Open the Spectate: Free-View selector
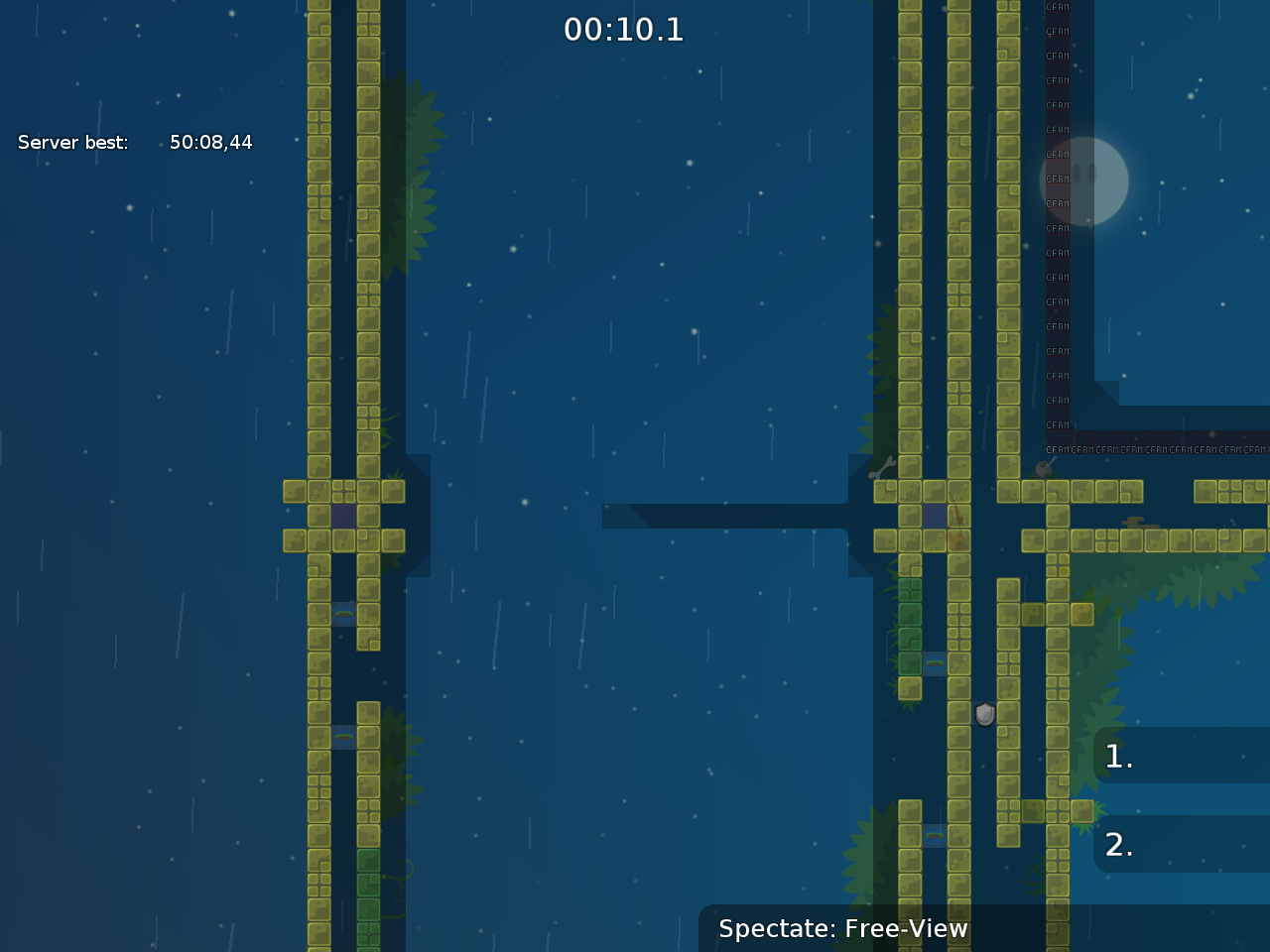1270x952 pixels. pyautogui.click(x=843, y=929)
